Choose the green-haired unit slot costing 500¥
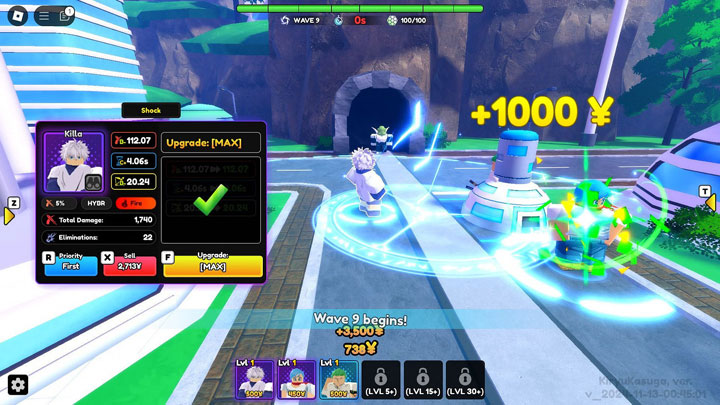Image resolution: width=720 pixels, height=405 pixels. (339, 380)
